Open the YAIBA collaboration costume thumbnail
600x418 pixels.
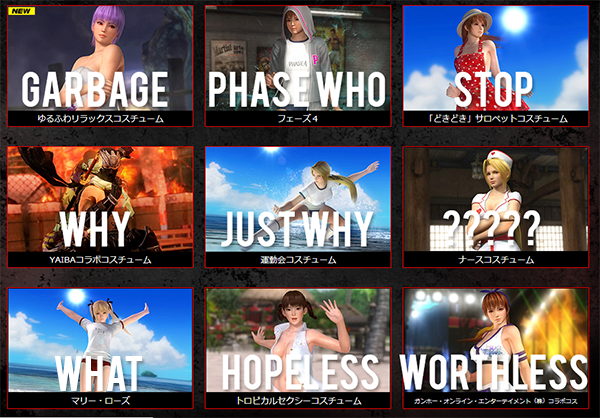pyautogui.click(x=100, y=205)
